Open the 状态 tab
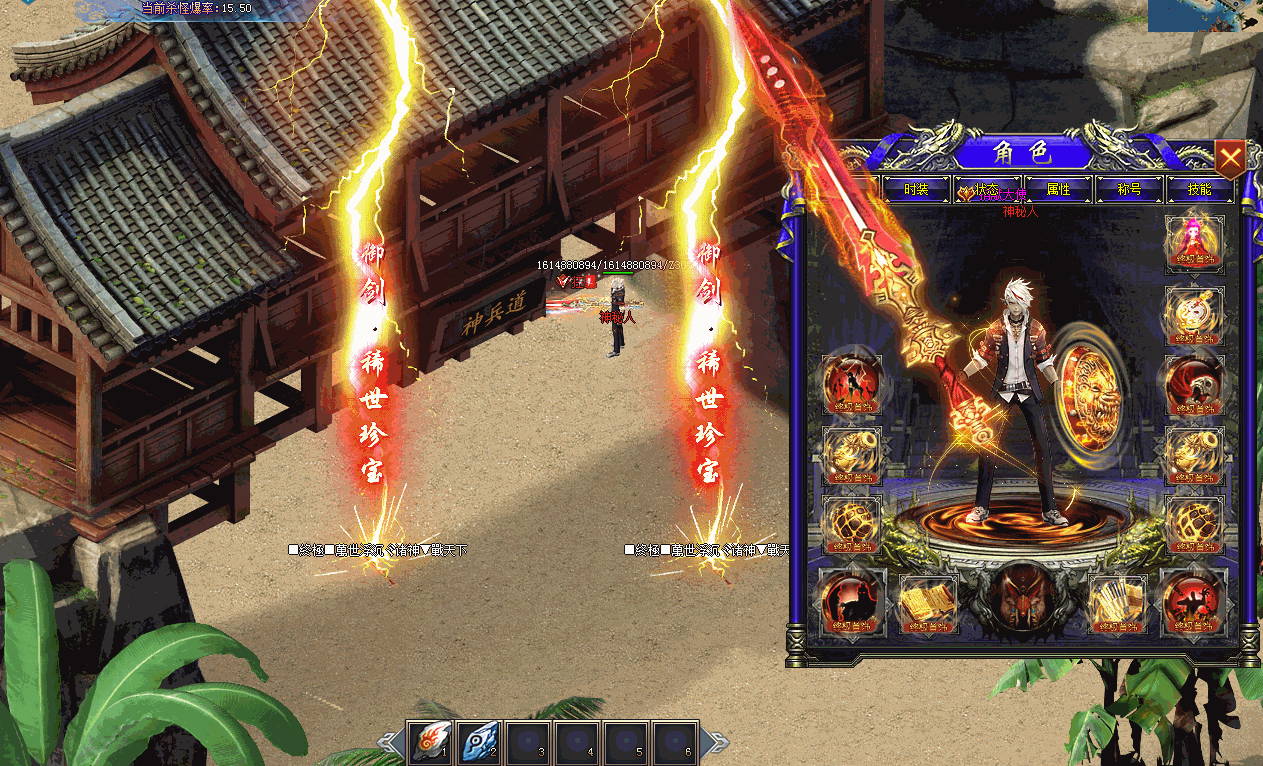This screenshot has height=766, width=1263. (987, 189)
